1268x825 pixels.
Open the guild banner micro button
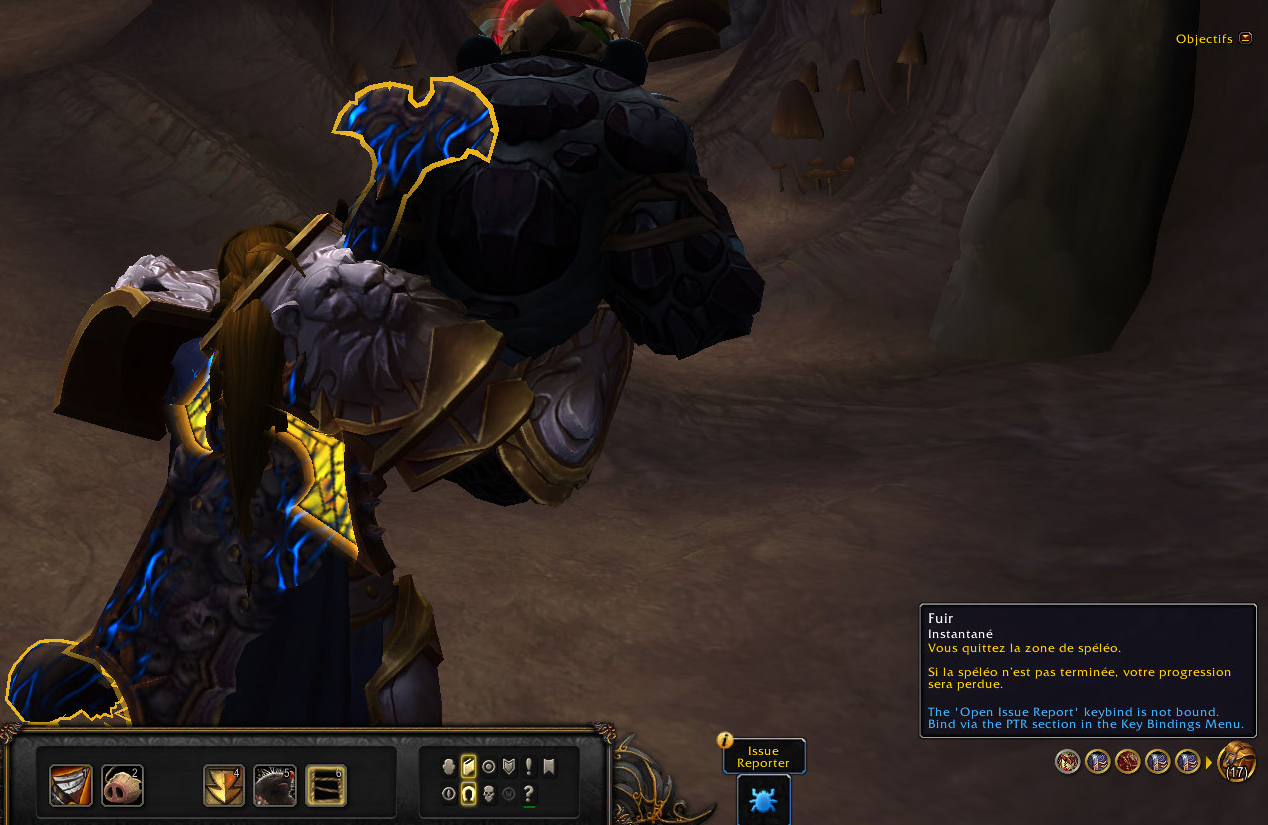548,767
